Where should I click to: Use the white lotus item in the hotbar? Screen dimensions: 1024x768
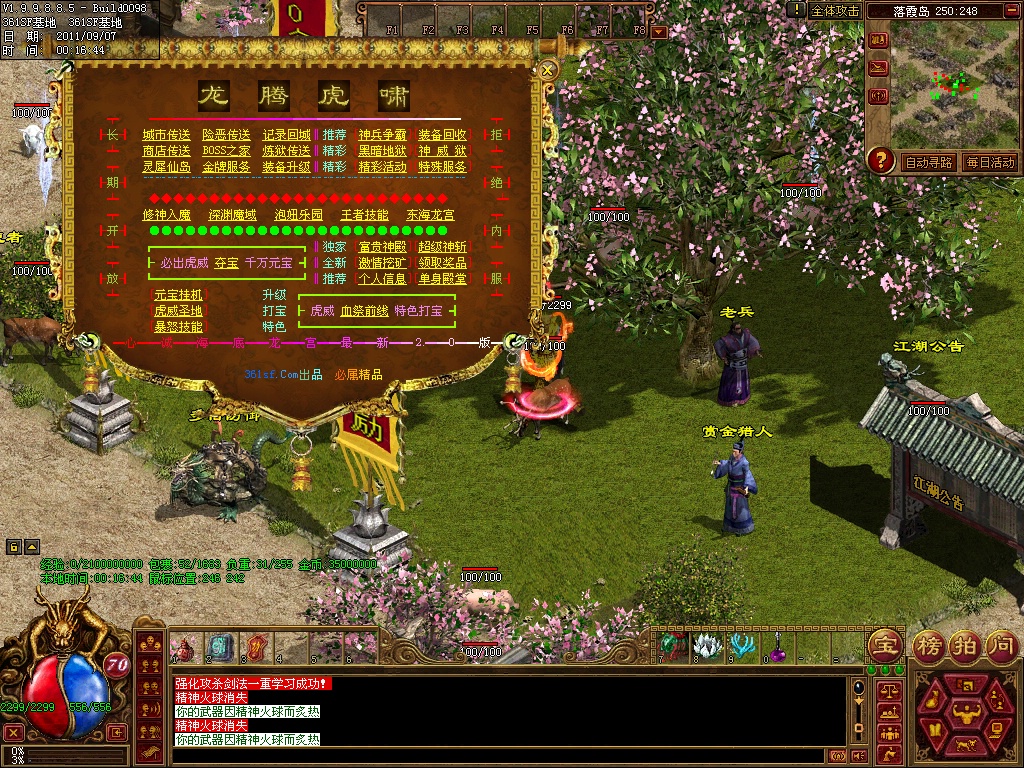tap(707, 647)
